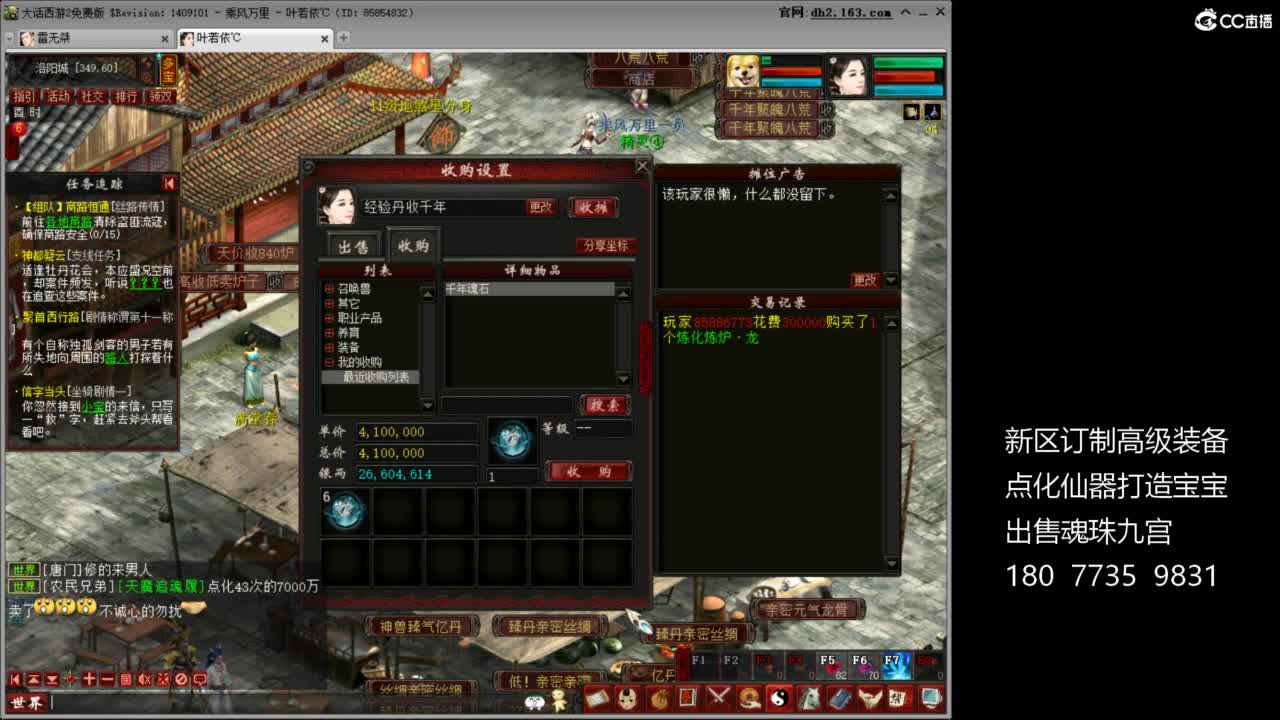
Task: Toggle the block symbol icon in the chat toolbar
Action: click(181, 679)
